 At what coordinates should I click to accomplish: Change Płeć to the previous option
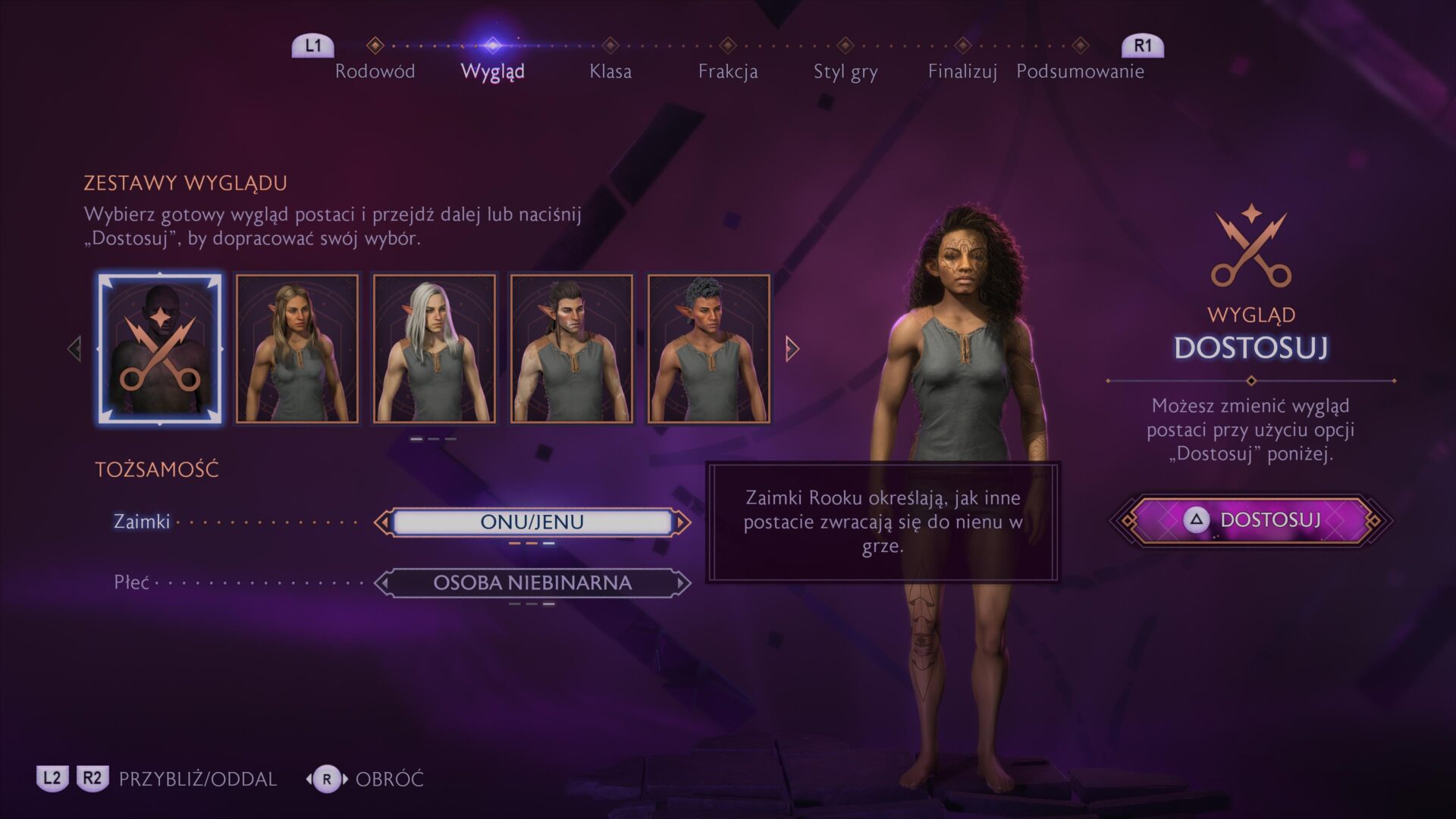point(383,582)
